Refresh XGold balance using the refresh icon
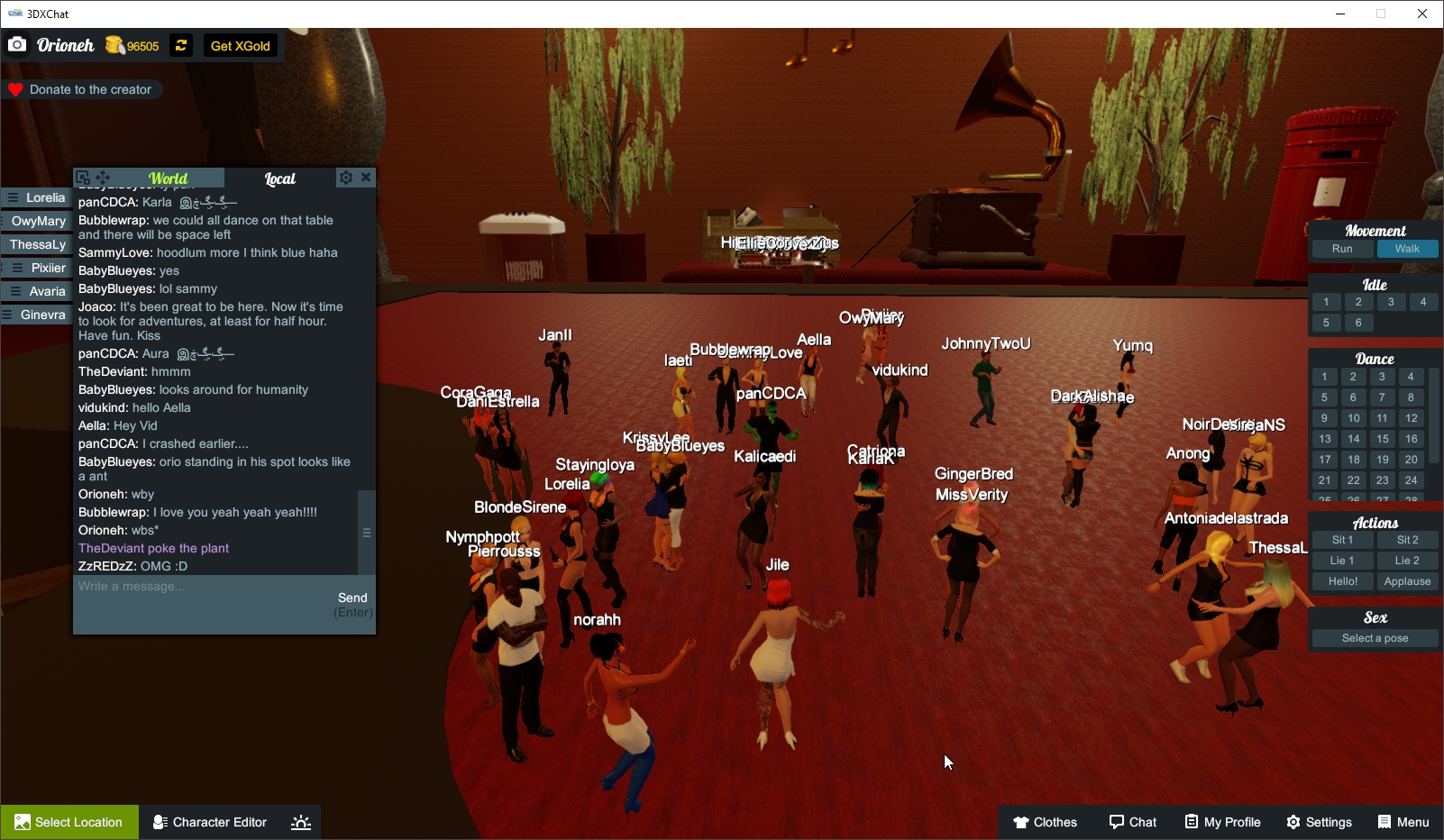The image size is (1444, 840). click(x=181, y=45)
